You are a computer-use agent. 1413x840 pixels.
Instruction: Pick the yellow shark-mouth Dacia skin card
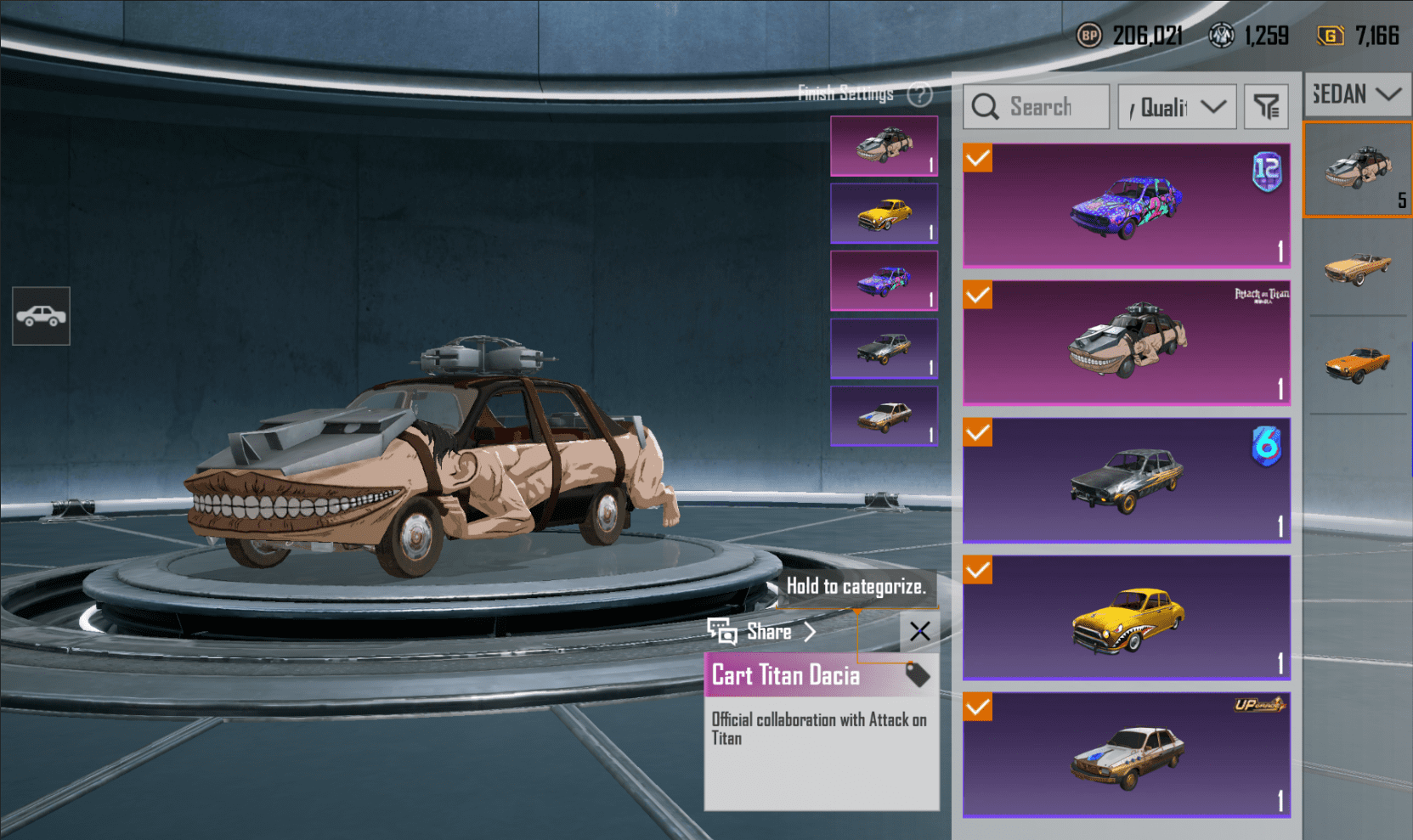point(1126,617)
